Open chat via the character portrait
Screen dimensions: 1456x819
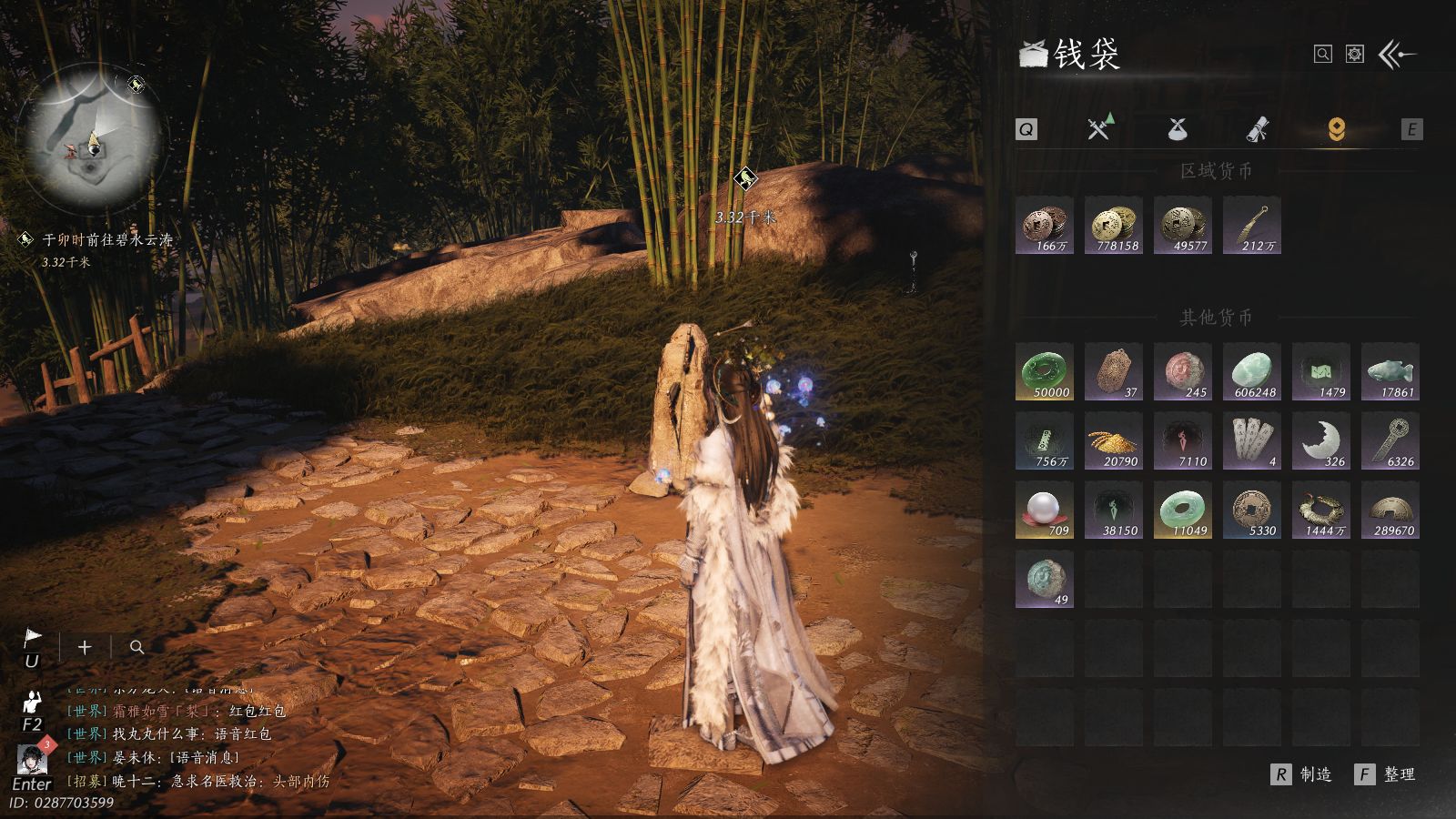33,761
